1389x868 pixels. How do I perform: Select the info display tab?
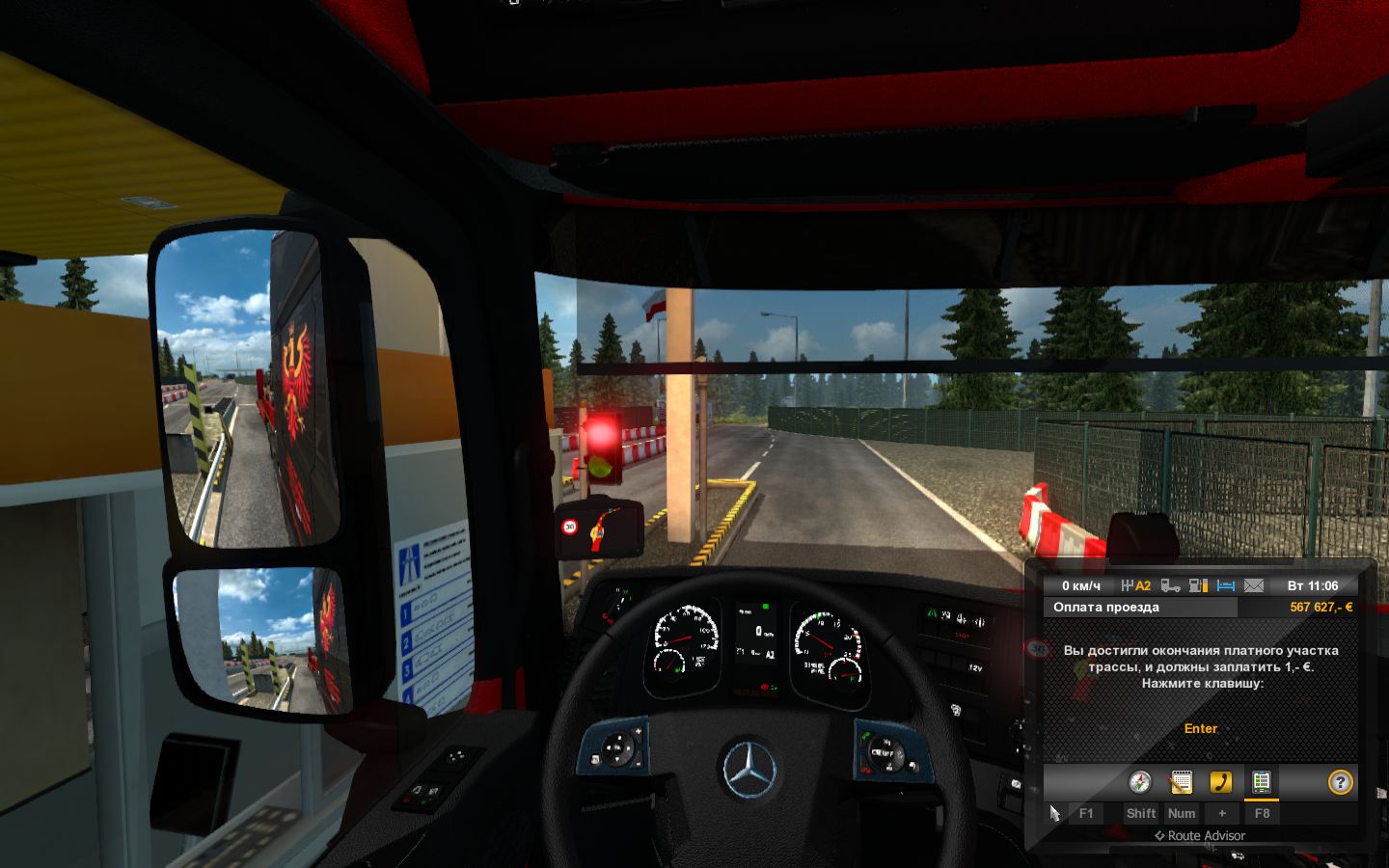1261,782
